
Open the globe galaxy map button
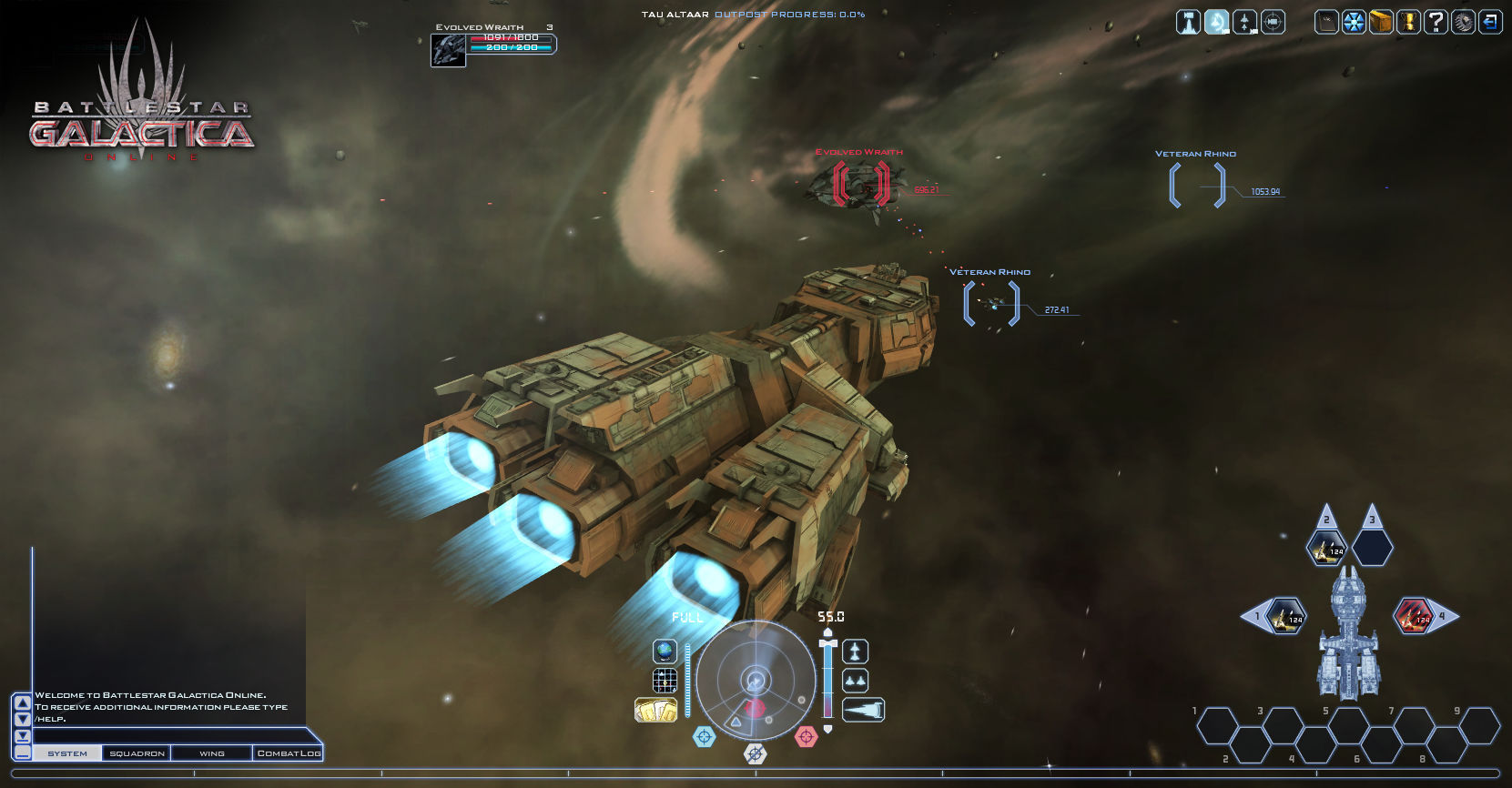(665, 652)
